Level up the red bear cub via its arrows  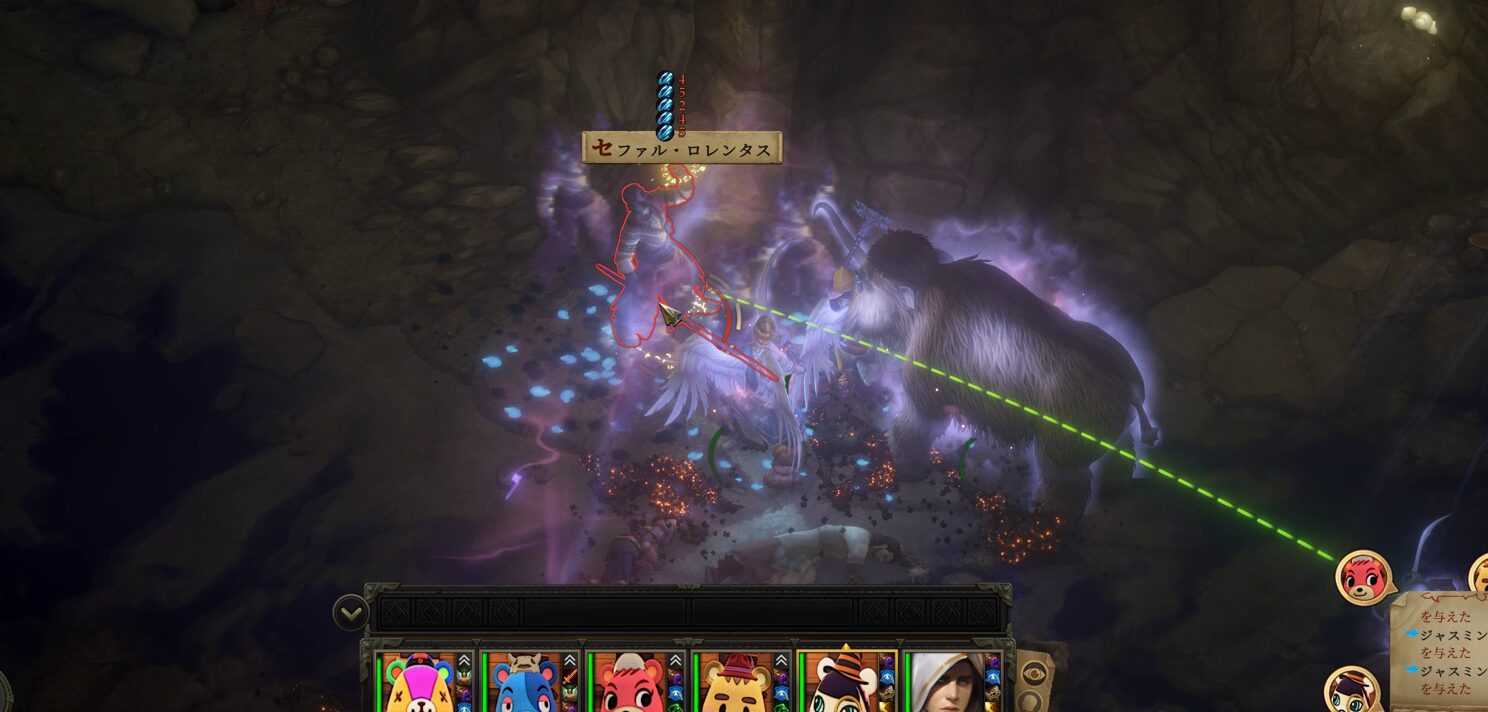(676, 661)
